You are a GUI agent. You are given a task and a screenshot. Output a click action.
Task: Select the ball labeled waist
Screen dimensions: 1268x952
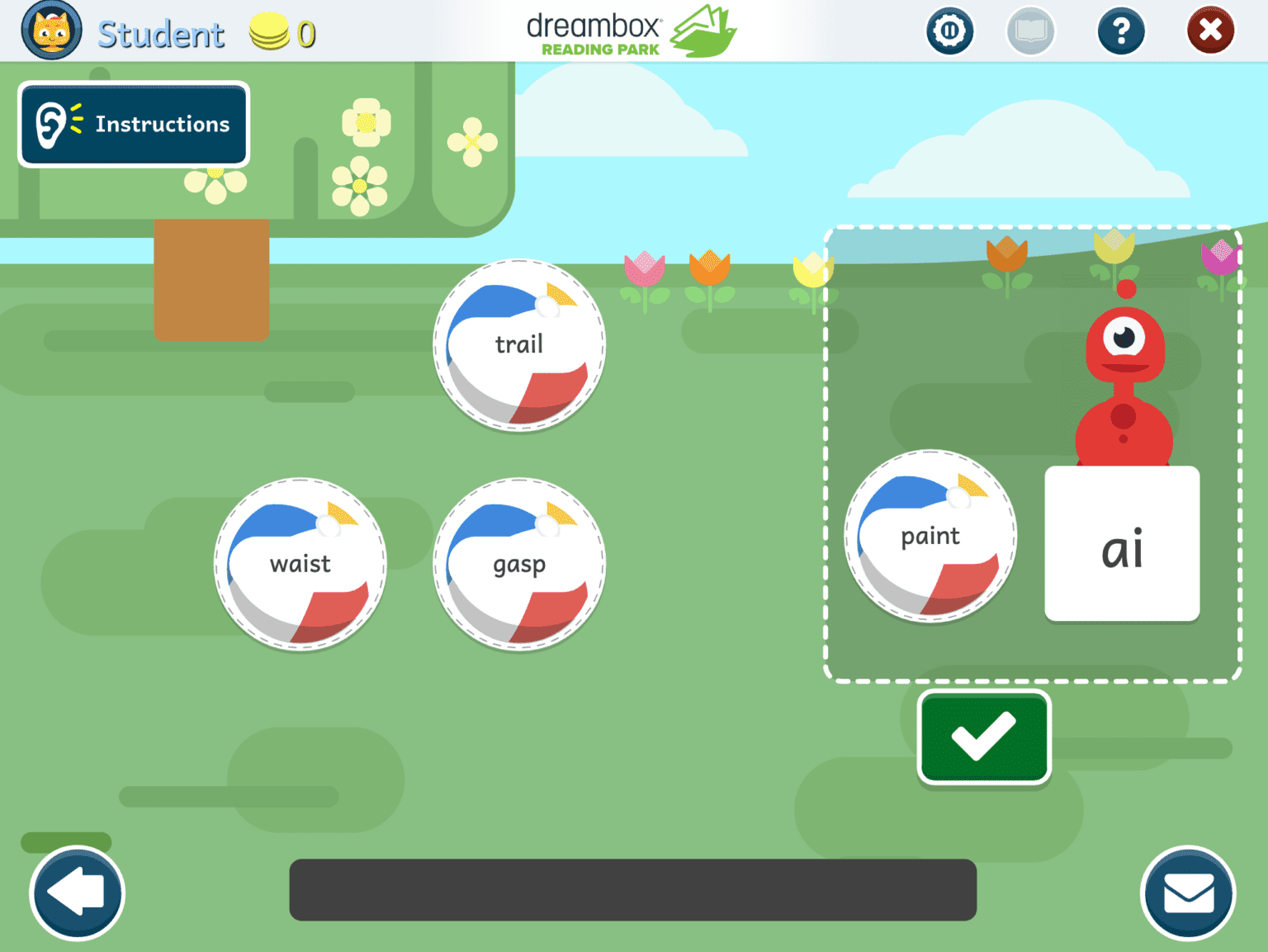click(x=300, y=565)
